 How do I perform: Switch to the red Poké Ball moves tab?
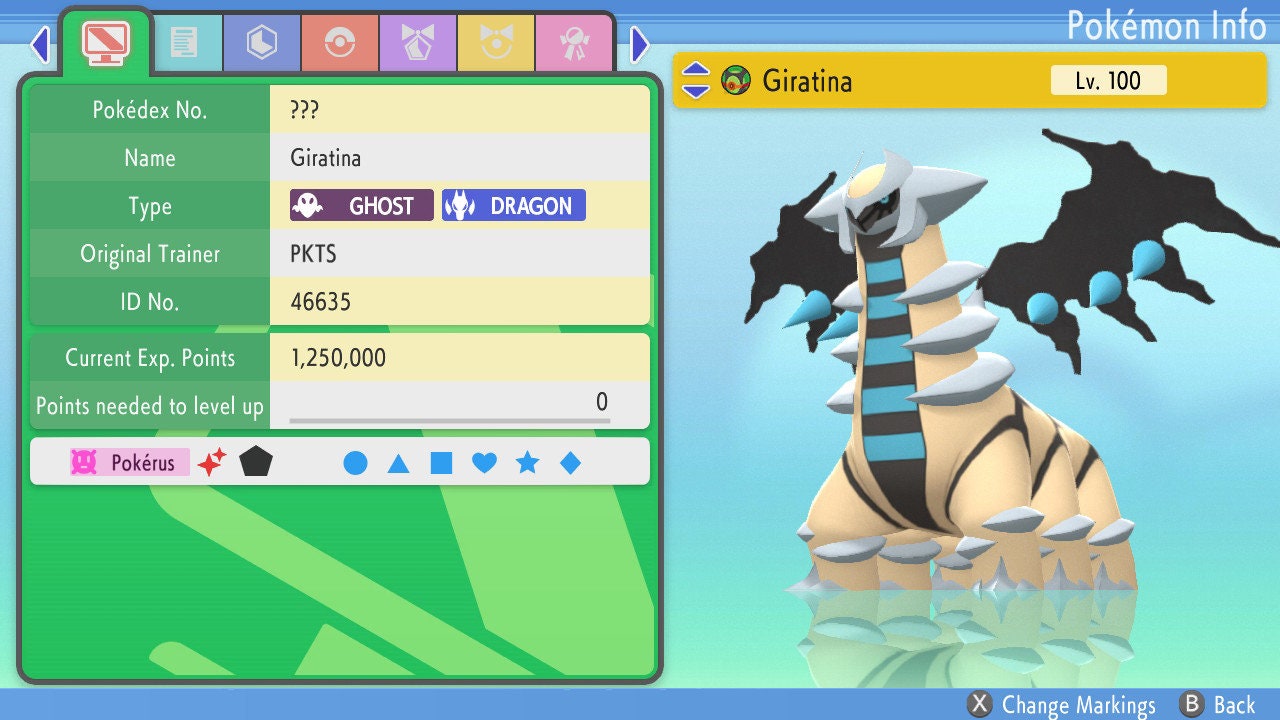point(340,43)
